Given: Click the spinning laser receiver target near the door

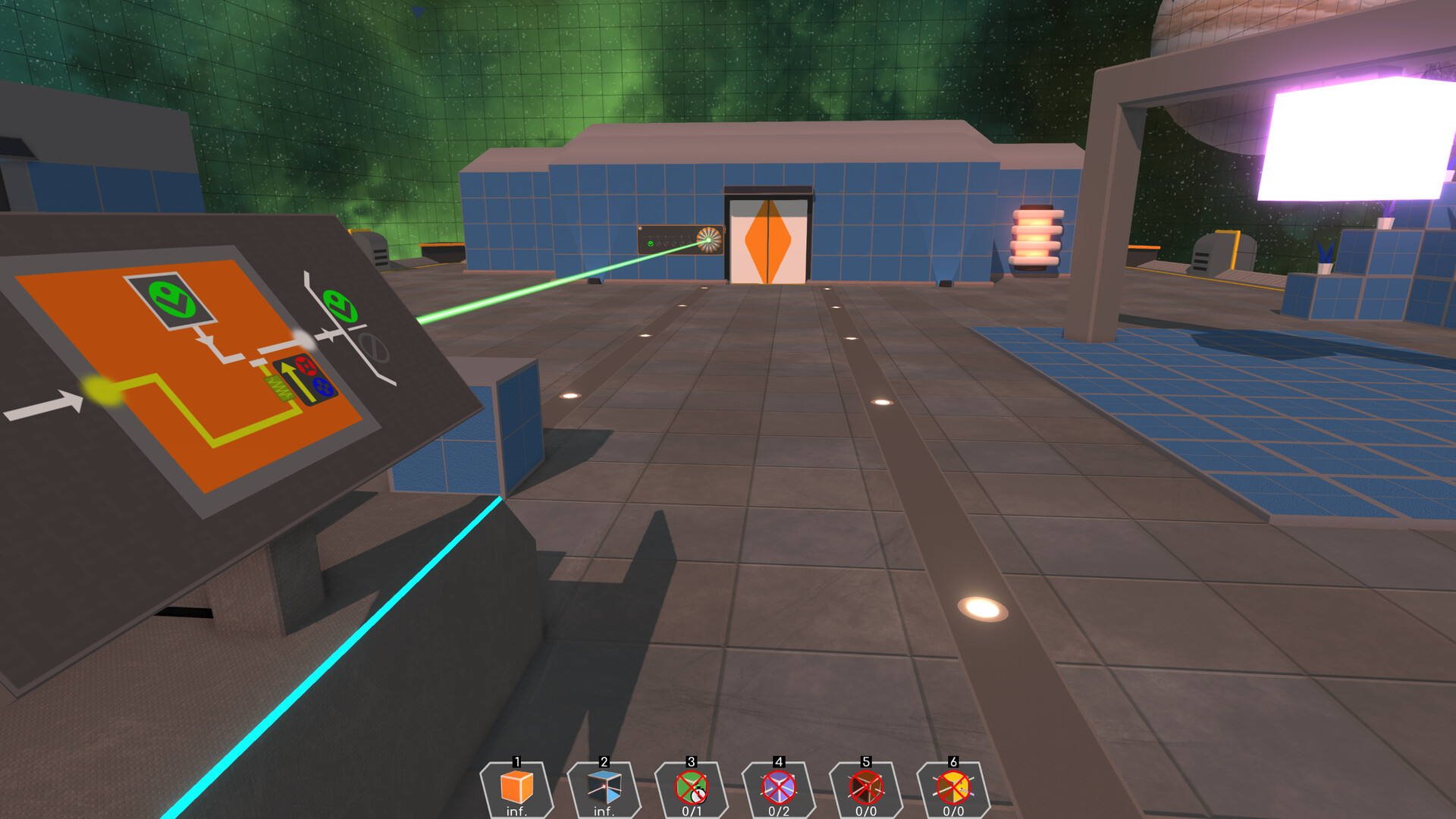Looking at the screenshot, I should pyautogui.click(x=709, y=240).
